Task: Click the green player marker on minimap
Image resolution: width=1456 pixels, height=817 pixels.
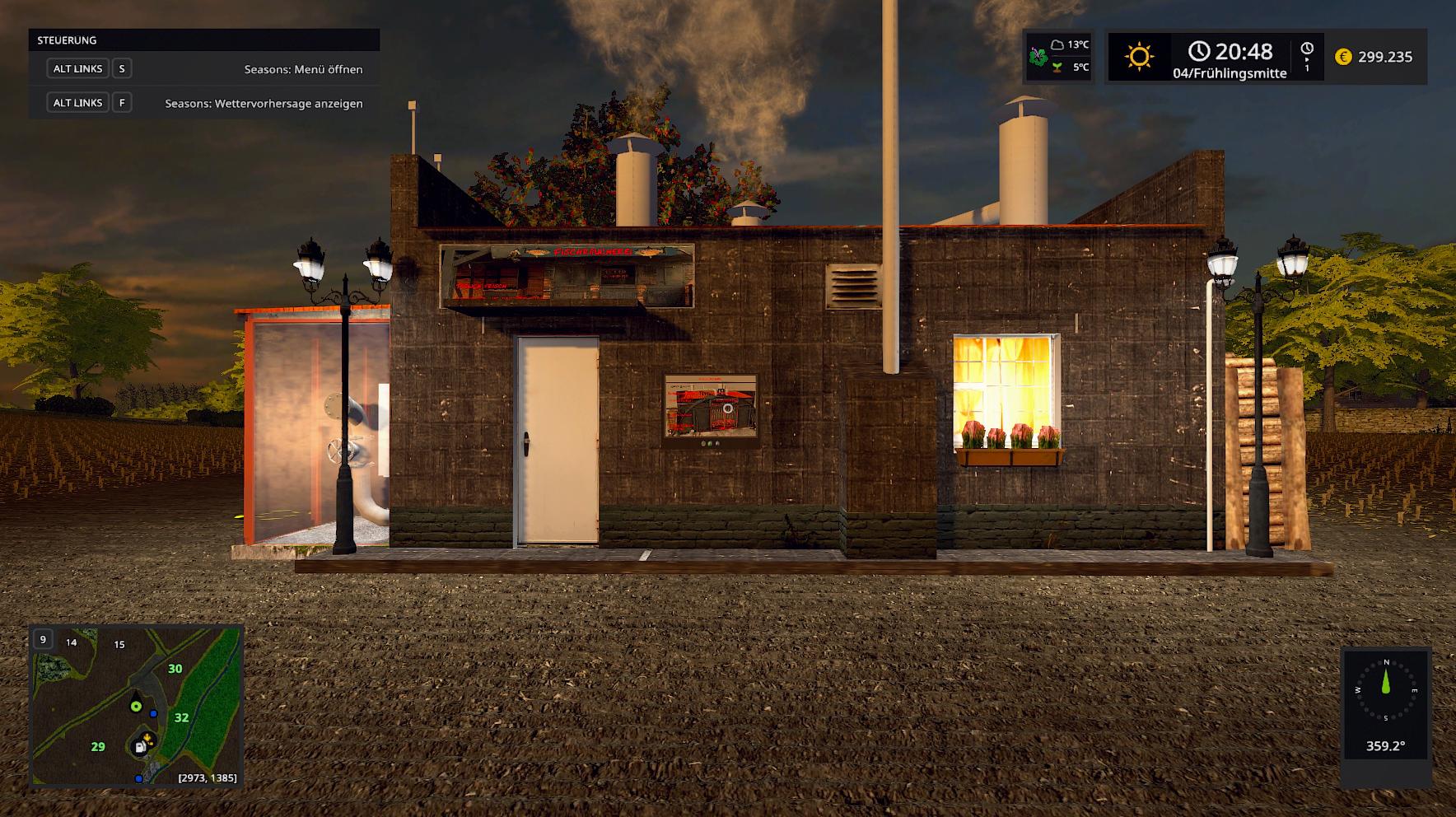Action: point(136,706)
